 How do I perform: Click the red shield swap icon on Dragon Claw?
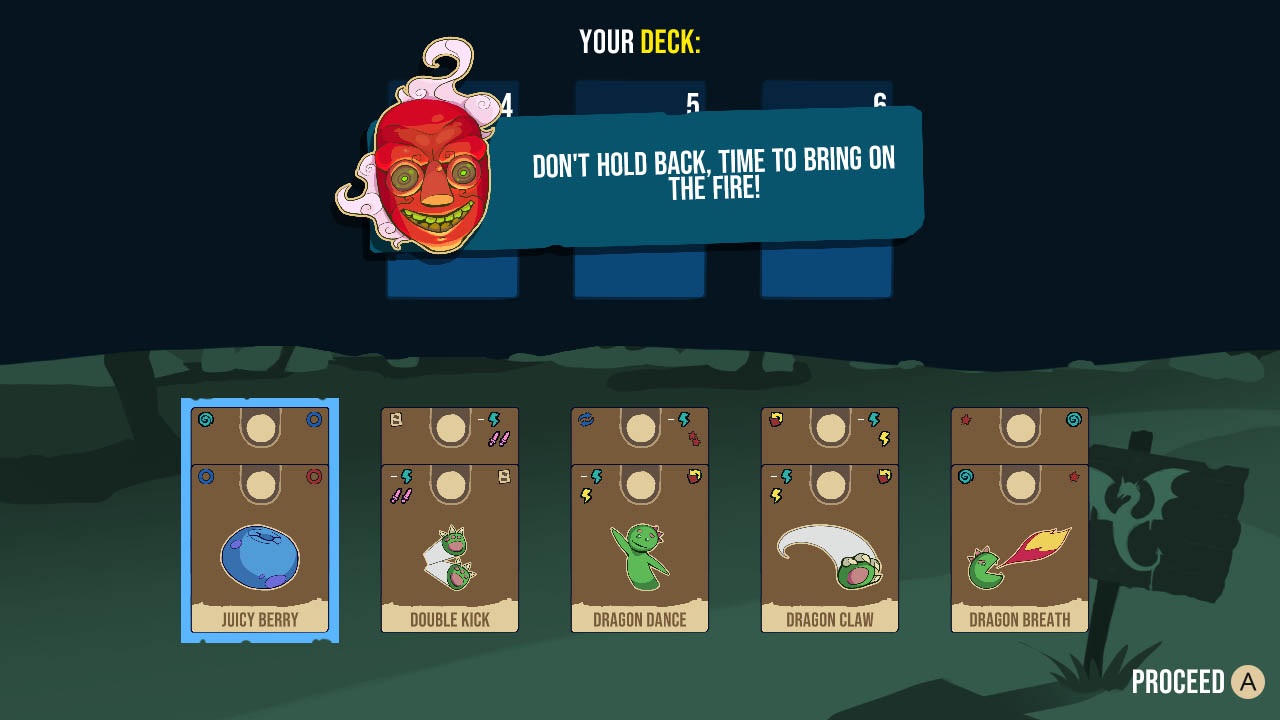click(x=775, y=419)
